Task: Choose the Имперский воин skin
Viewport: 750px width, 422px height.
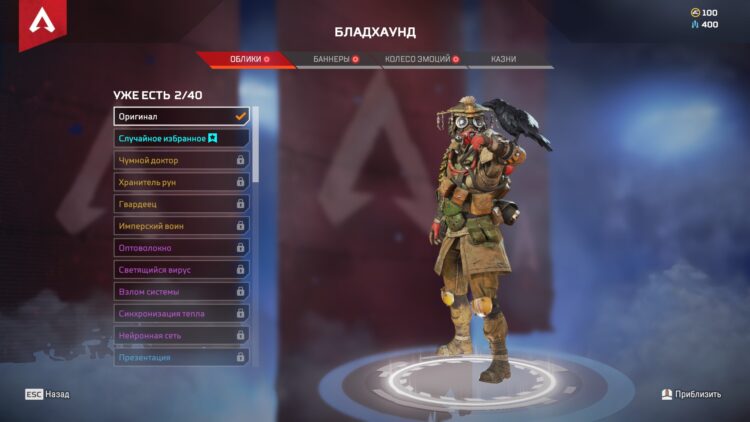Action: pos(181,226)
